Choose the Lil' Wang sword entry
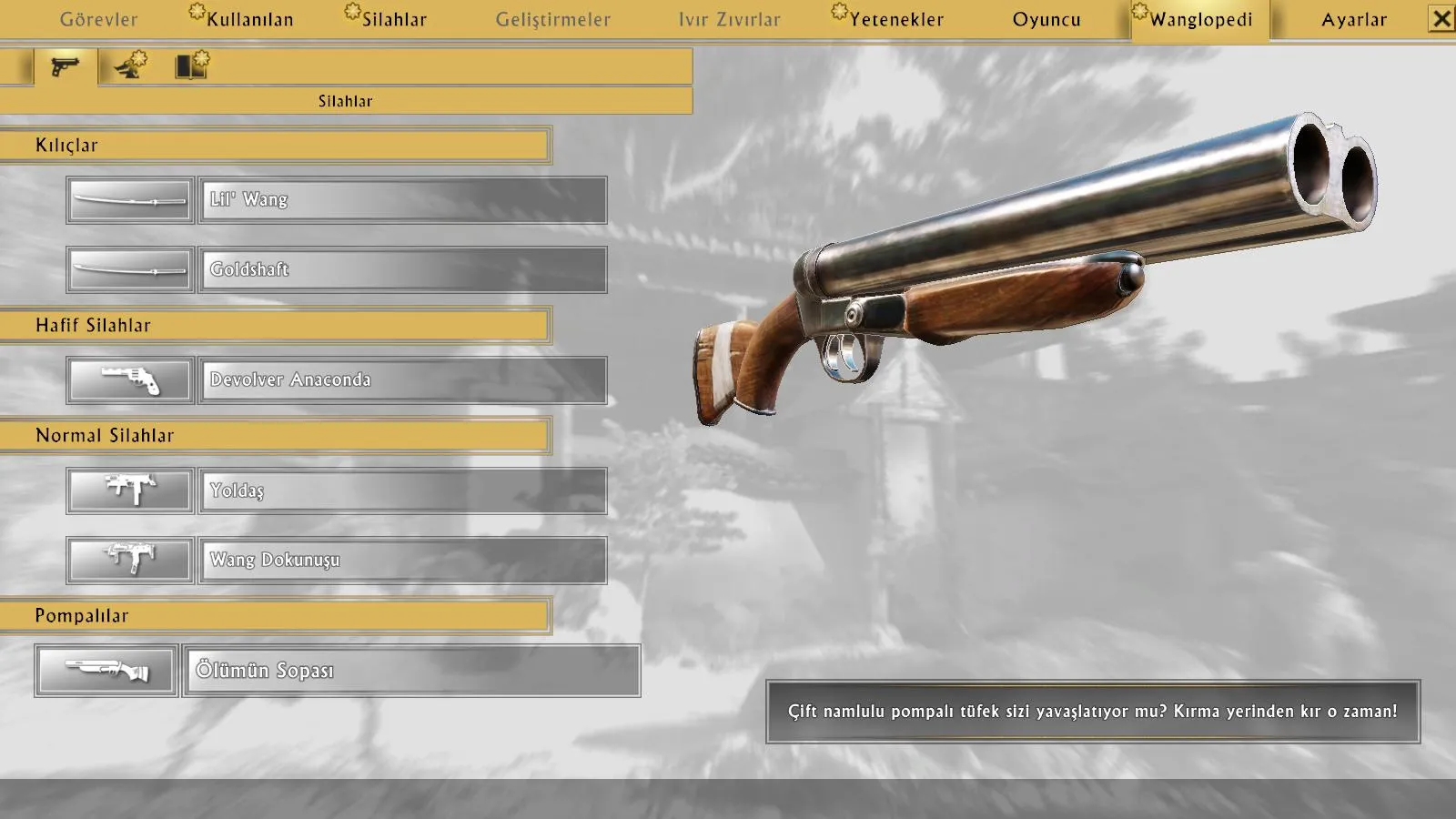This screenshot has height=819, width=1456. [x=402, y=200]
